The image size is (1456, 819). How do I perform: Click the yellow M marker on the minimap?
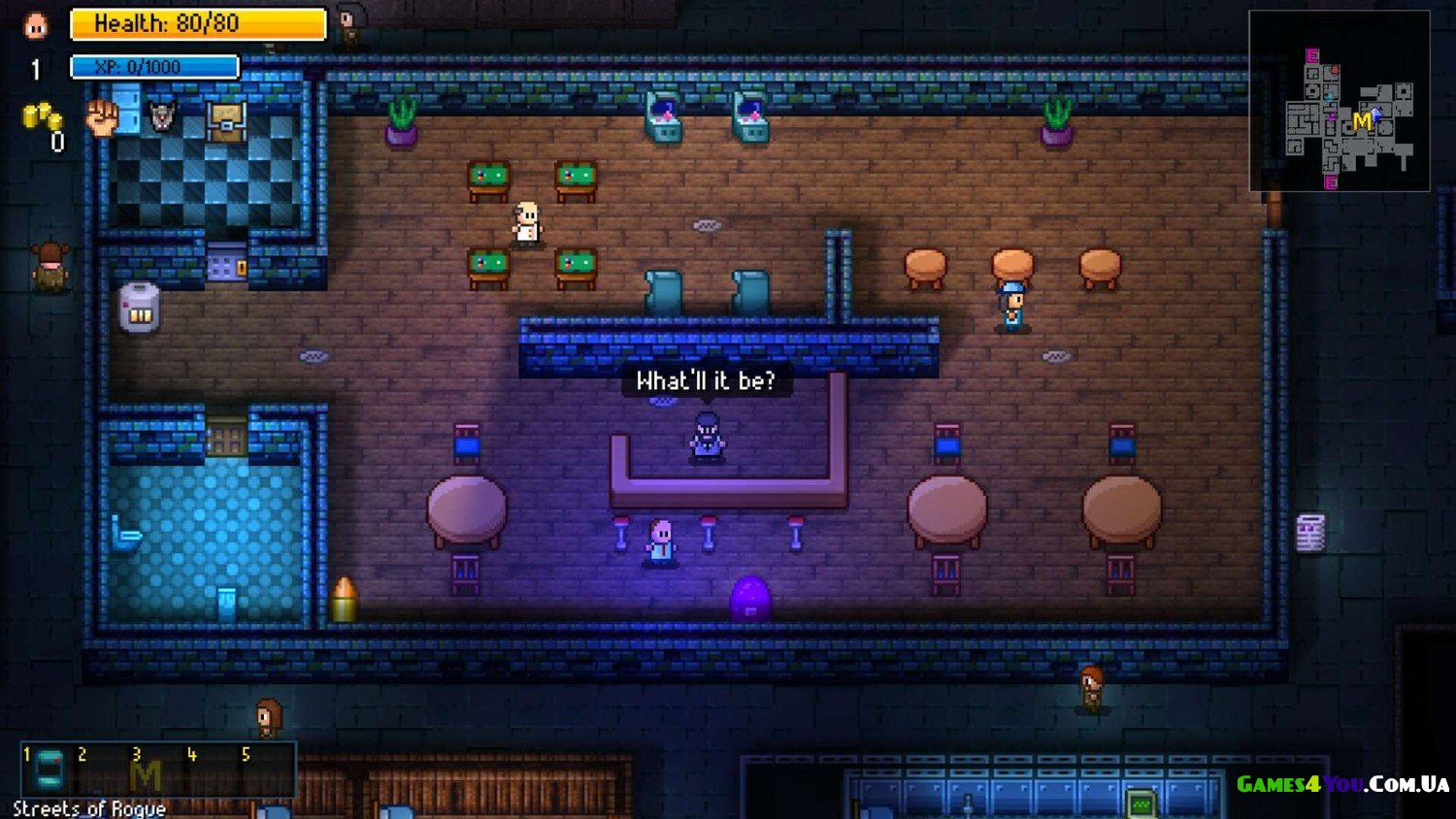click(x=1362, y=121)
